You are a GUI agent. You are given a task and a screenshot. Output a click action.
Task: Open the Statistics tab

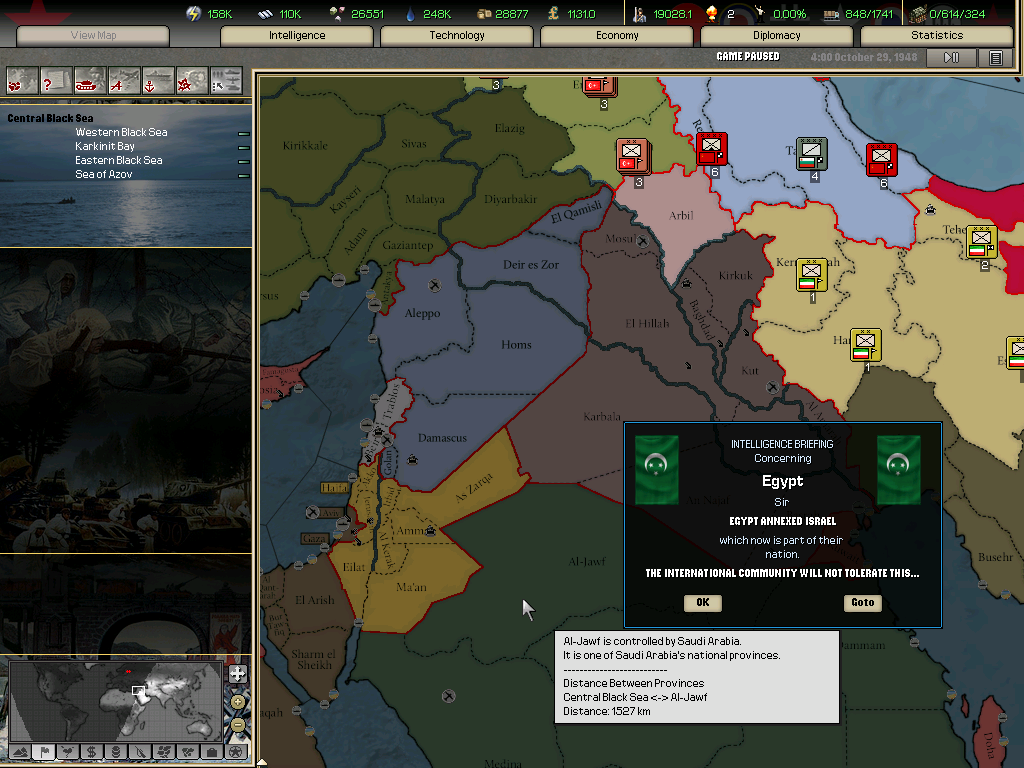tap(937, 36)
